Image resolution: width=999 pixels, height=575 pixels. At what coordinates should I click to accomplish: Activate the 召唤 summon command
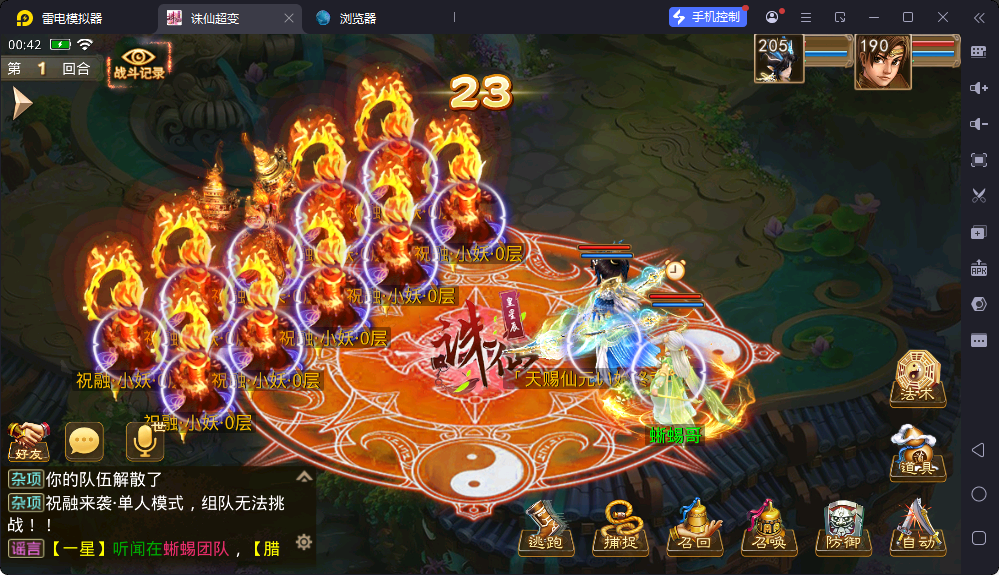point(769,527)
